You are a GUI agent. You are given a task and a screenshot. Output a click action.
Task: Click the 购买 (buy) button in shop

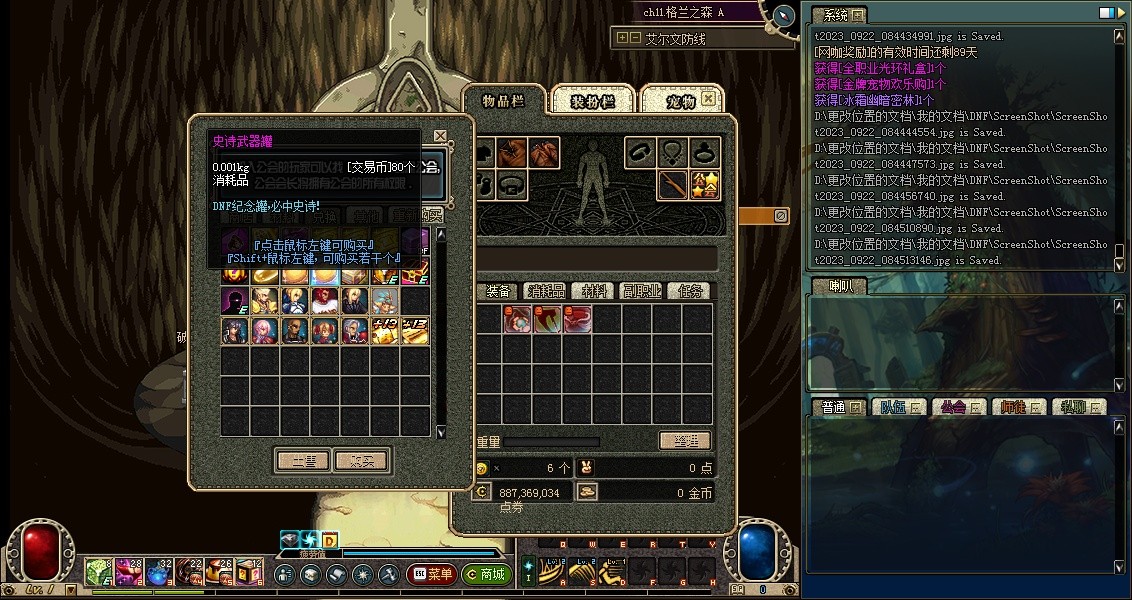tap(361, 461)
